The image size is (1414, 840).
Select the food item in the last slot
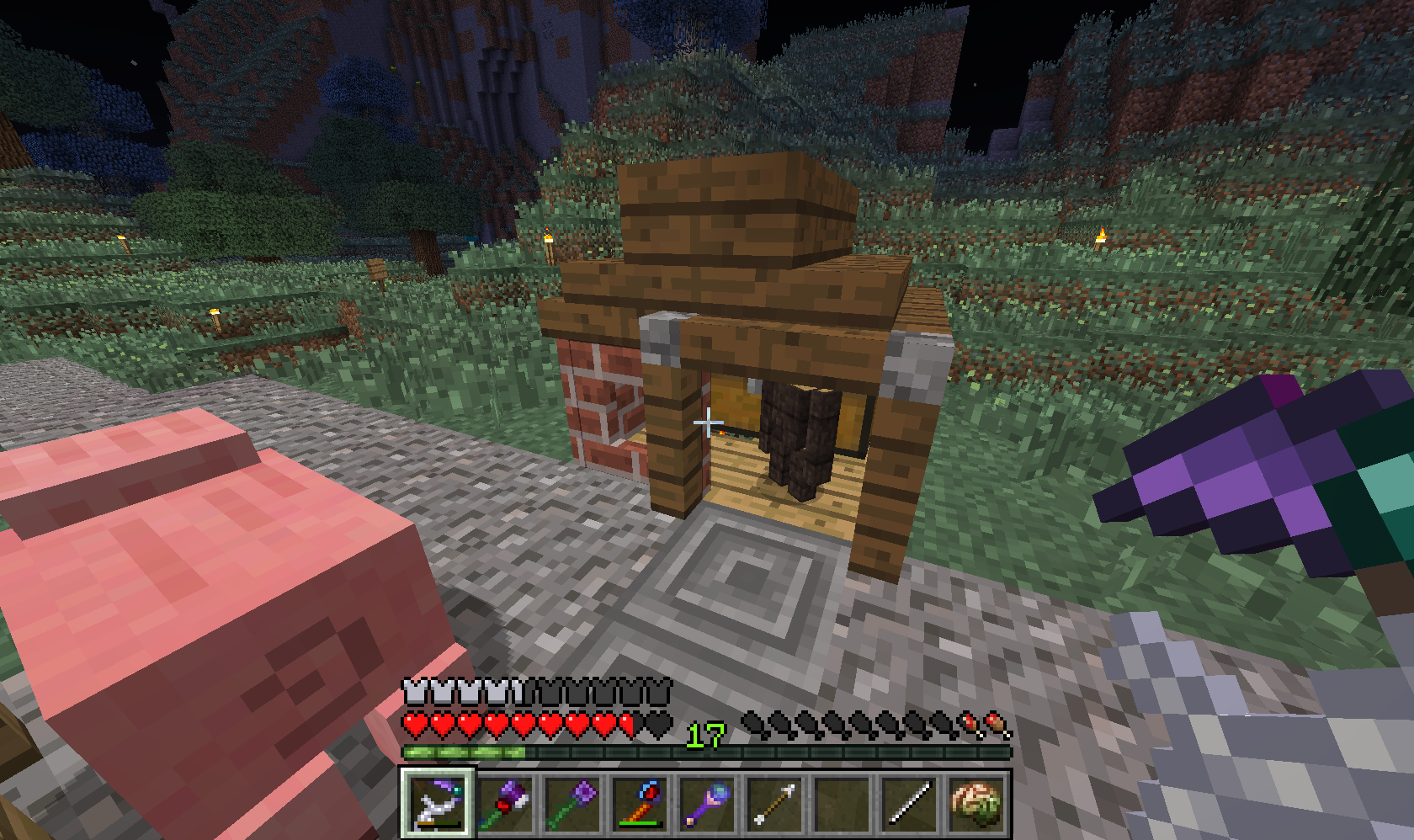pos(976,801)
